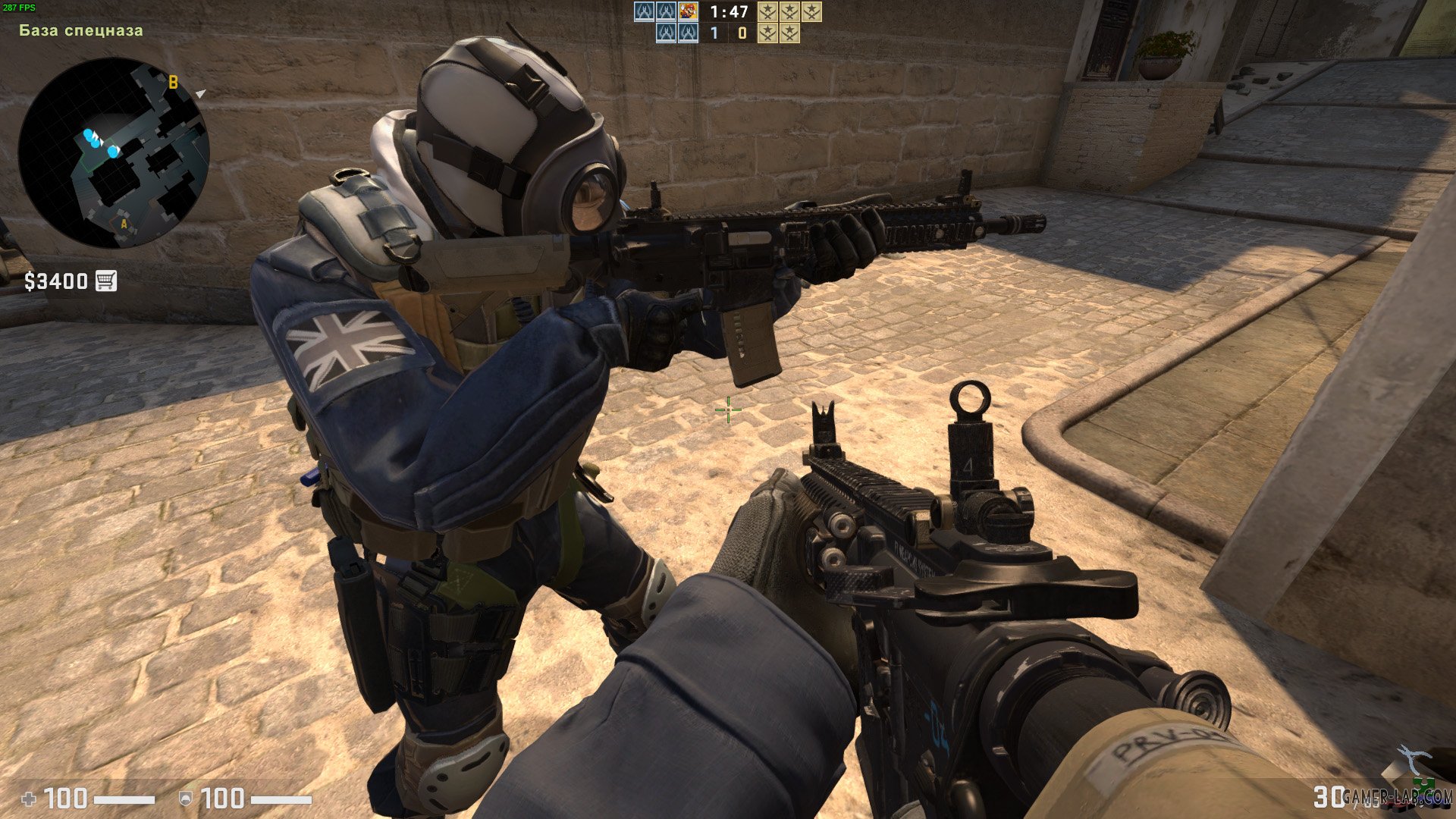Screen dimensions: 1456x819
Task: Expand the score panel showing 1 - 0
Action: pos(726,34)
